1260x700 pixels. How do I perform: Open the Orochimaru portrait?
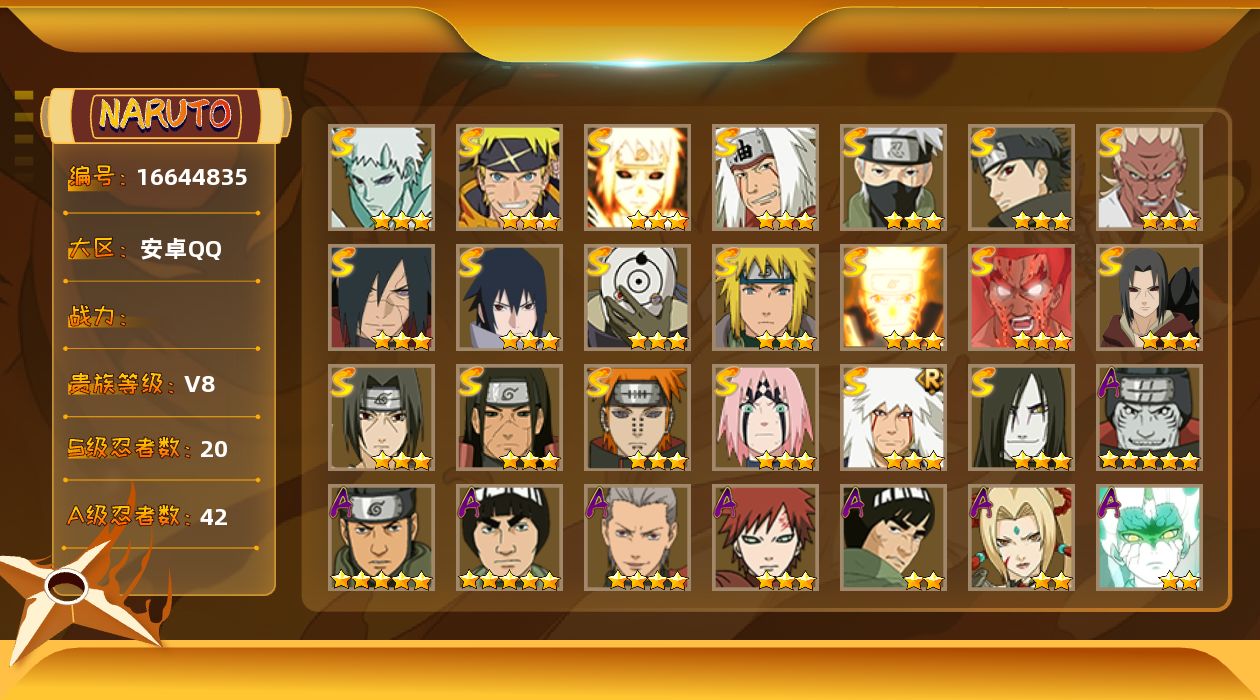[x=1021, y=417]
